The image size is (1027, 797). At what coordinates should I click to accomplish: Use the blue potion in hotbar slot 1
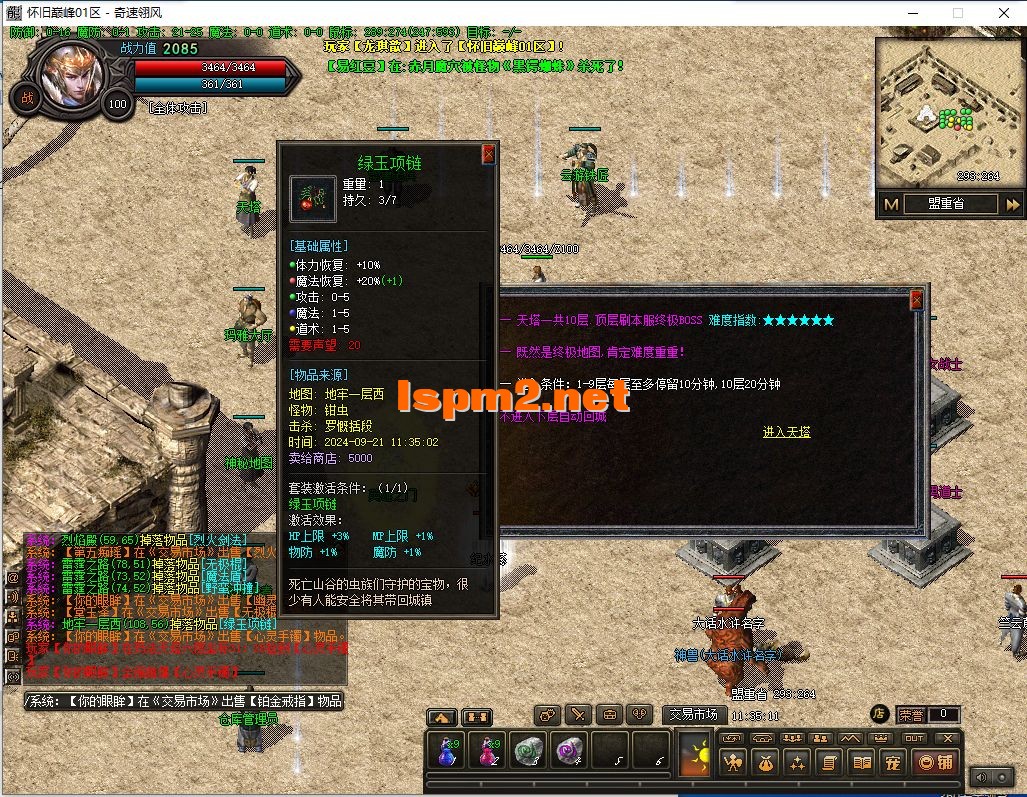pyautogui.click(x=444, y=750)
